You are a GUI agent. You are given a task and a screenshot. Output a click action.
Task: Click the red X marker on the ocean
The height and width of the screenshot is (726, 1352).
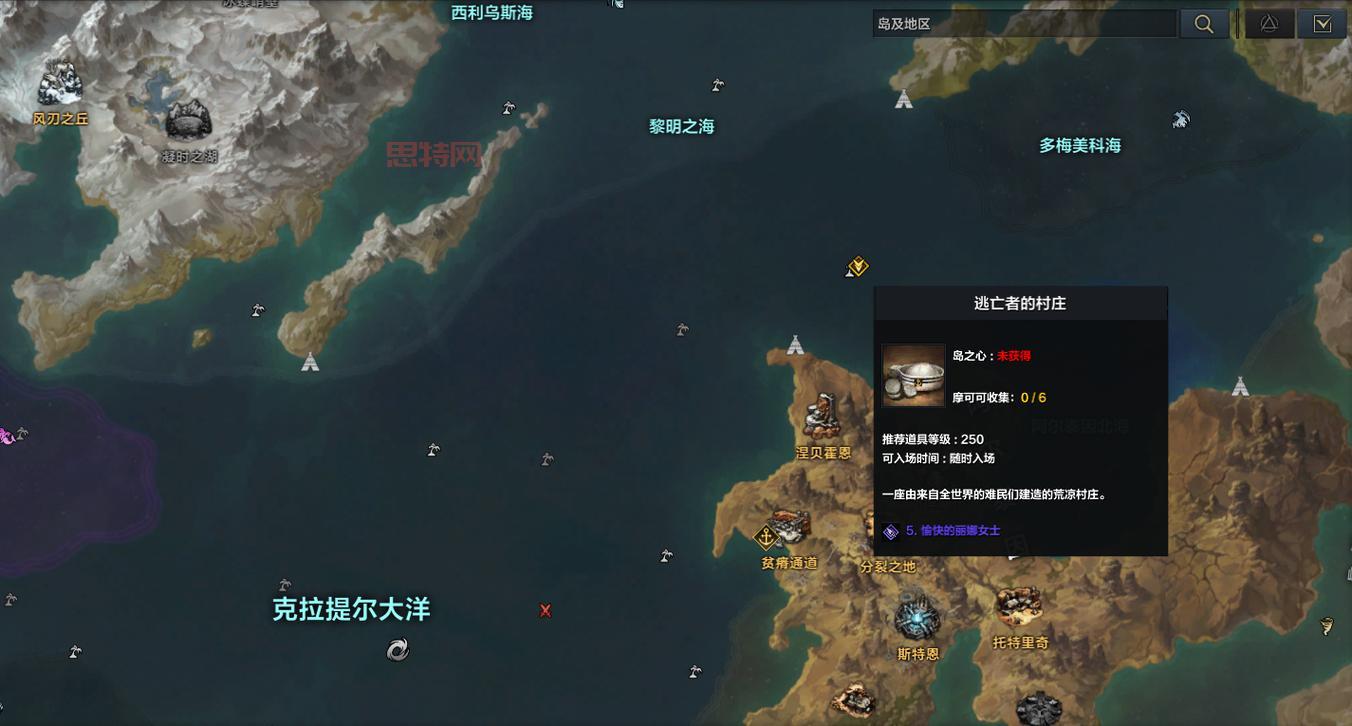[545, 610]
